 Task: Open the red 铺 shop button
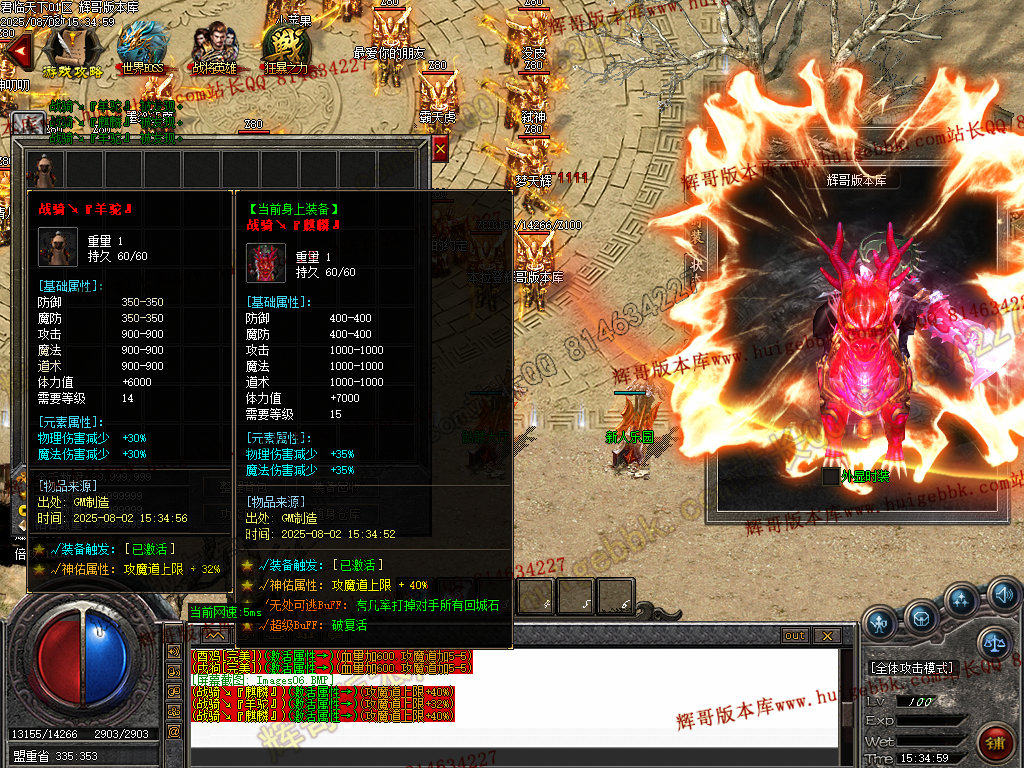[996, 742]
